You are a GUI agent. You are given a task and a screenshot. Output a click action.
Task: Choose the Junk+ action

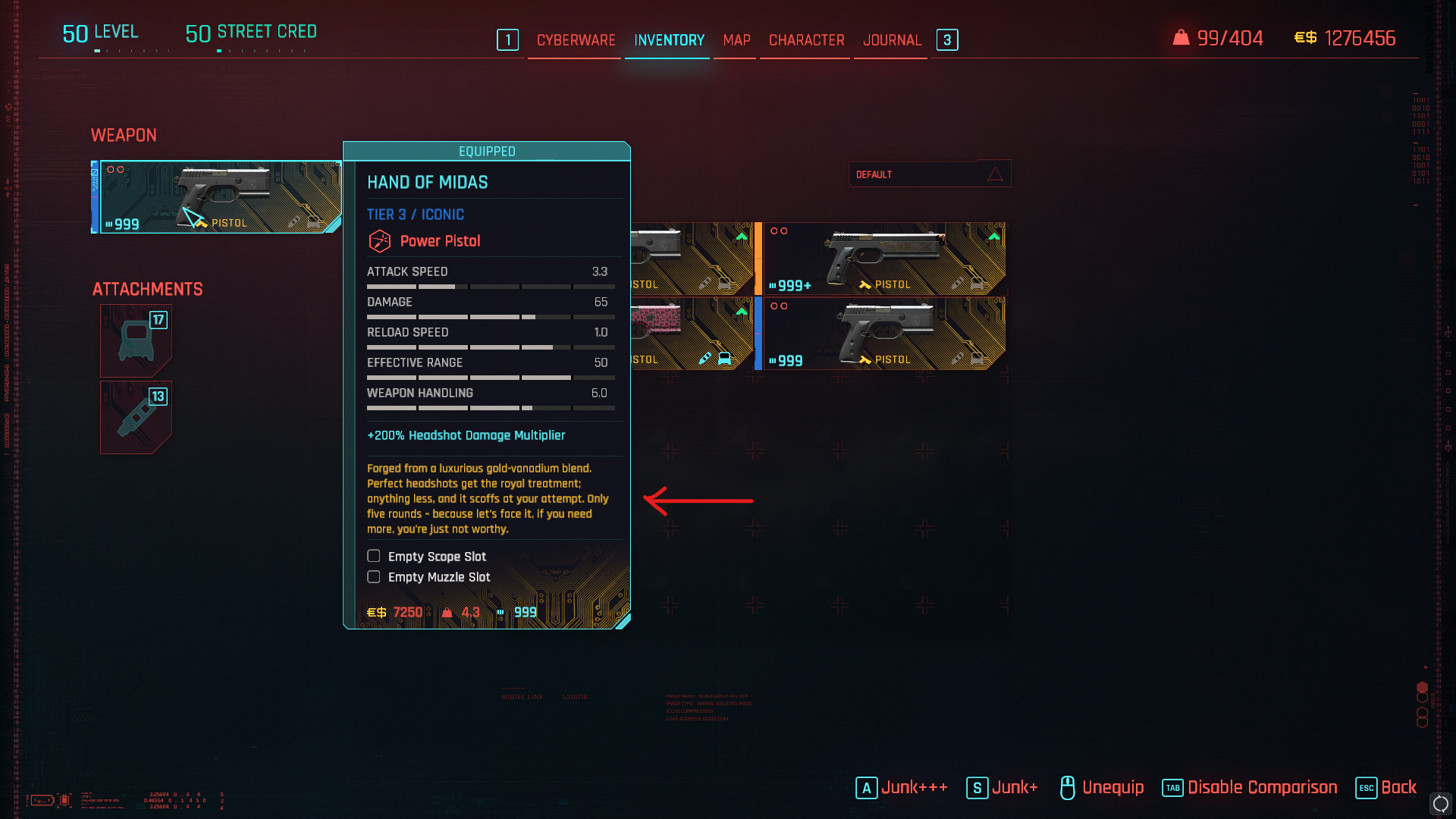tap(1003, 788)
